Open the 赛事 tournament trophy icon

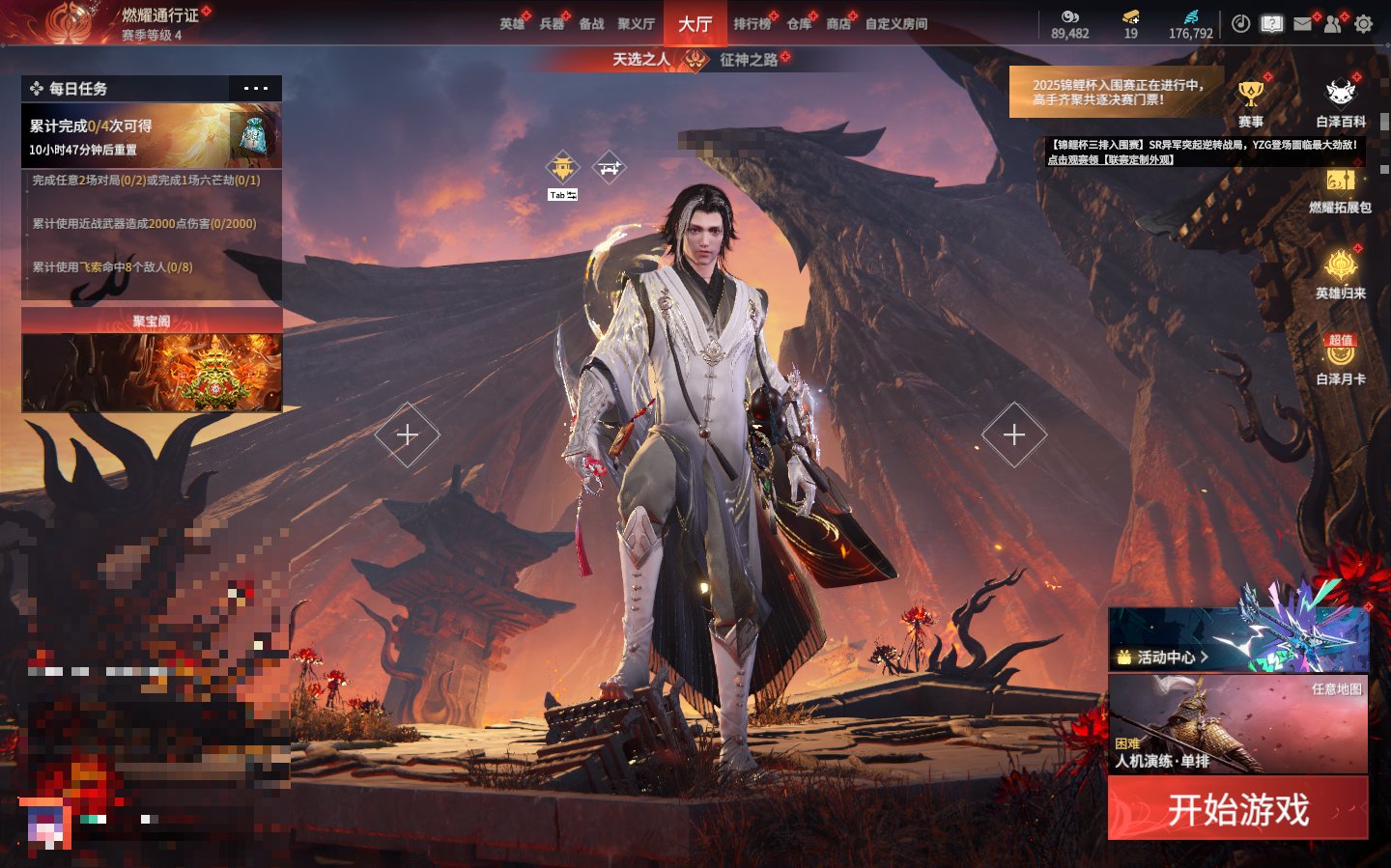pos(1251,102)
